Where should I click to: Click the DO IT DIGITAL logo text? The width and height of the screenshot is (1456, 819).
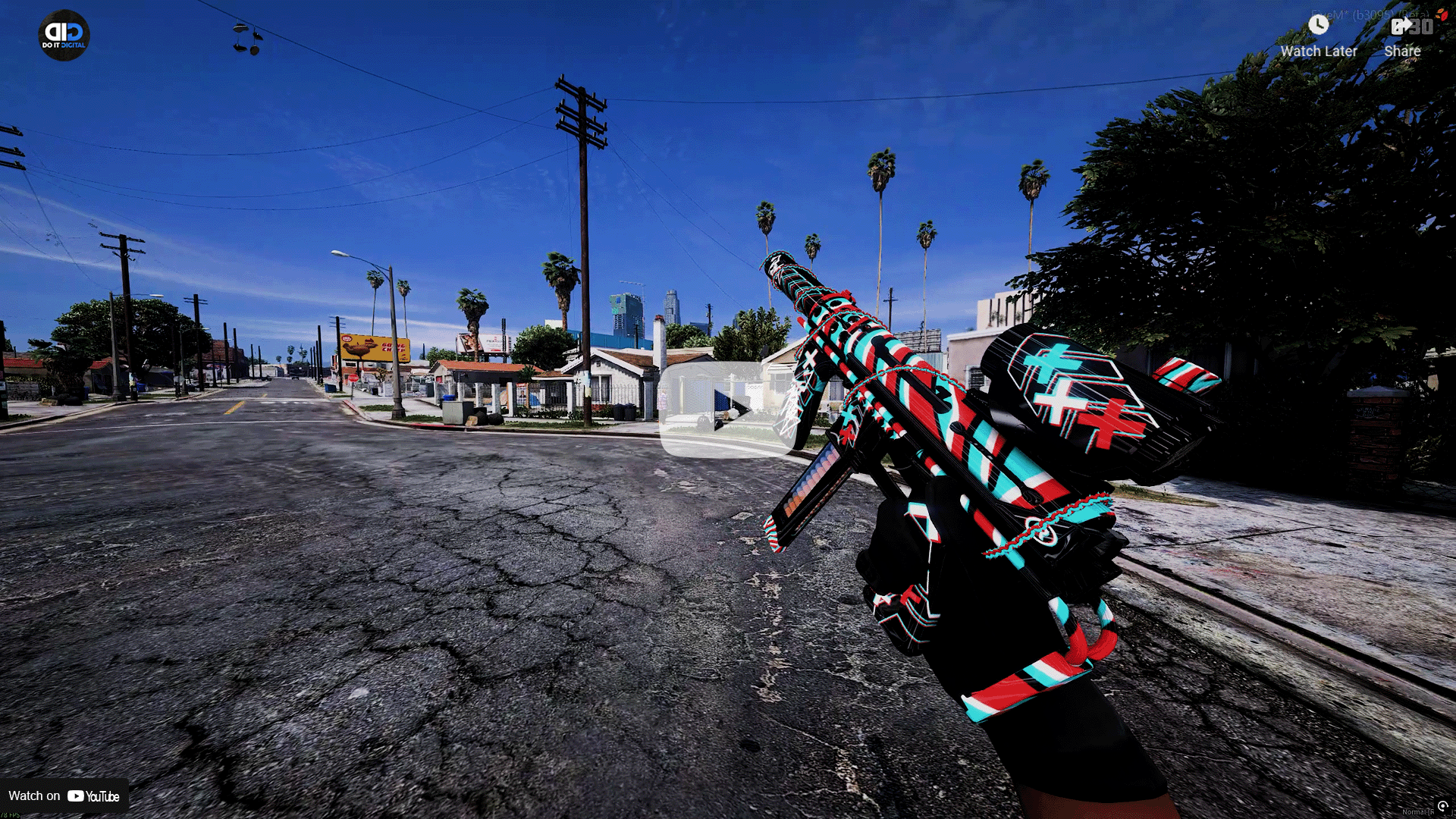(x=63, y=45)
